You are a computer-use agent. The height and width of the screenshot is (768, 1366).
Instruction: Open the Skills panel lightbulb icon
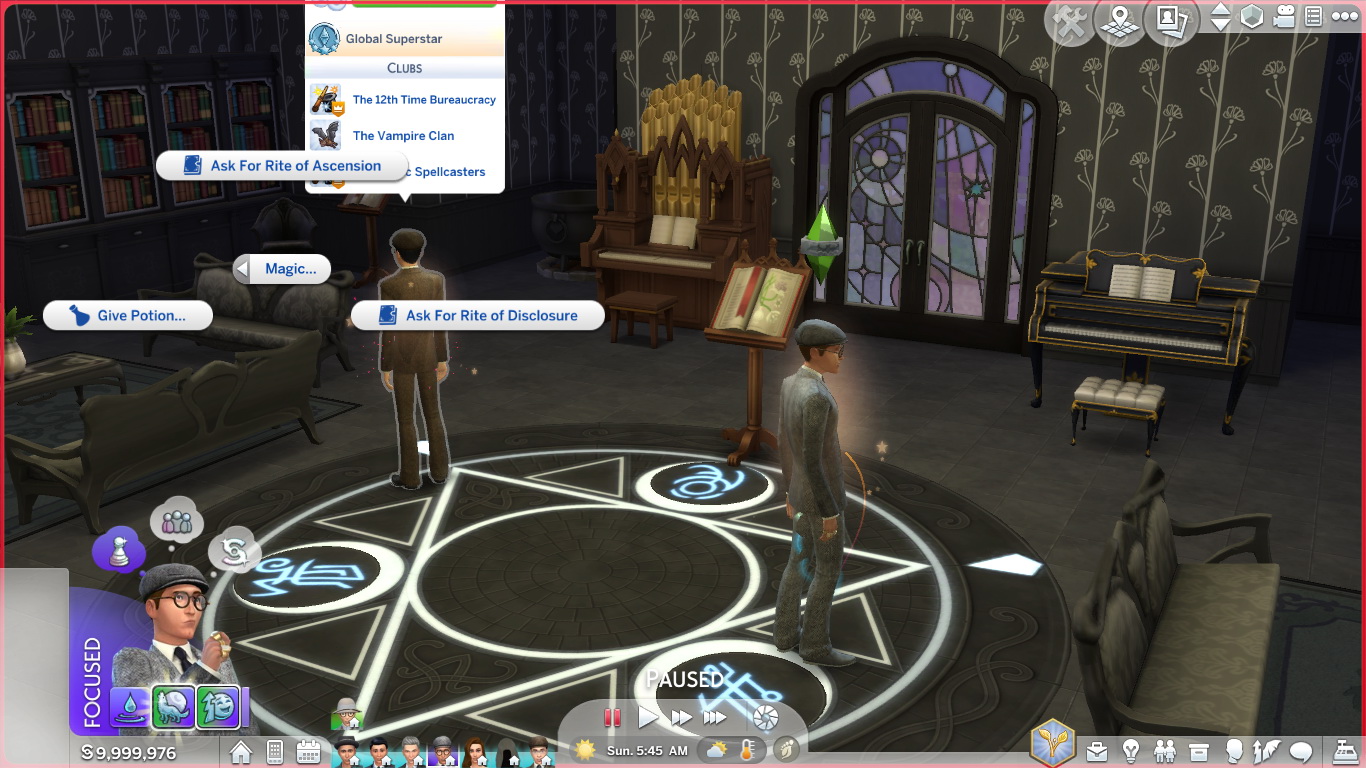tap(1131, 752)
